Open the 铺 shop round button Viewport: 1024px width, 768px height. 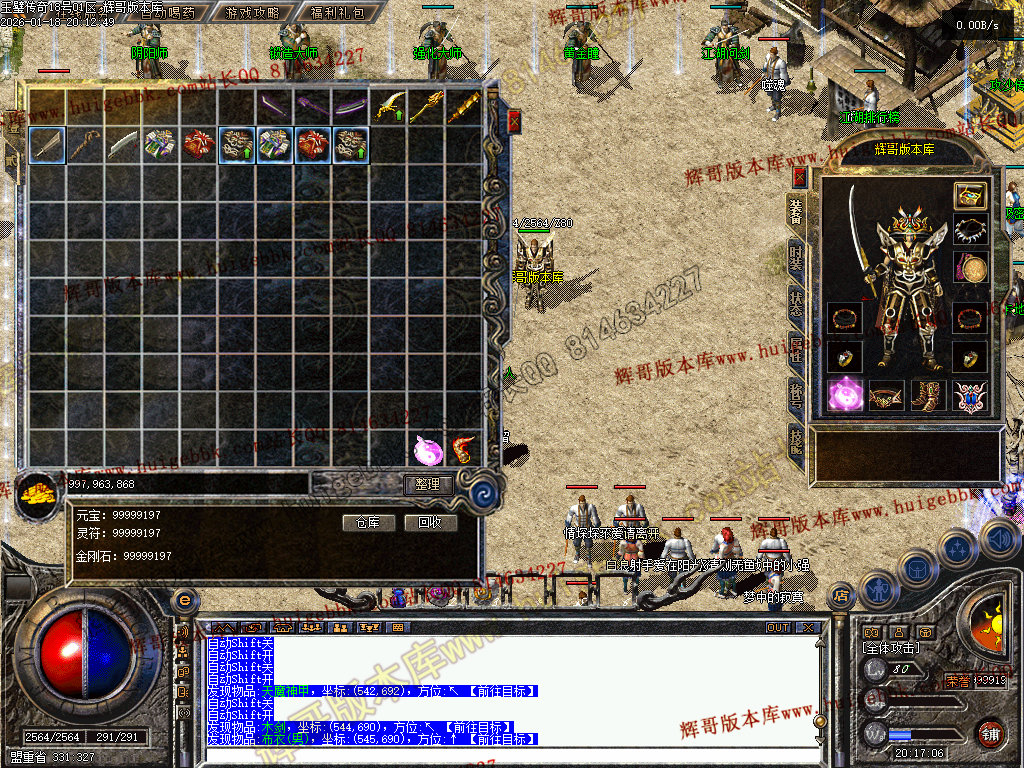[x=990, y=733]
